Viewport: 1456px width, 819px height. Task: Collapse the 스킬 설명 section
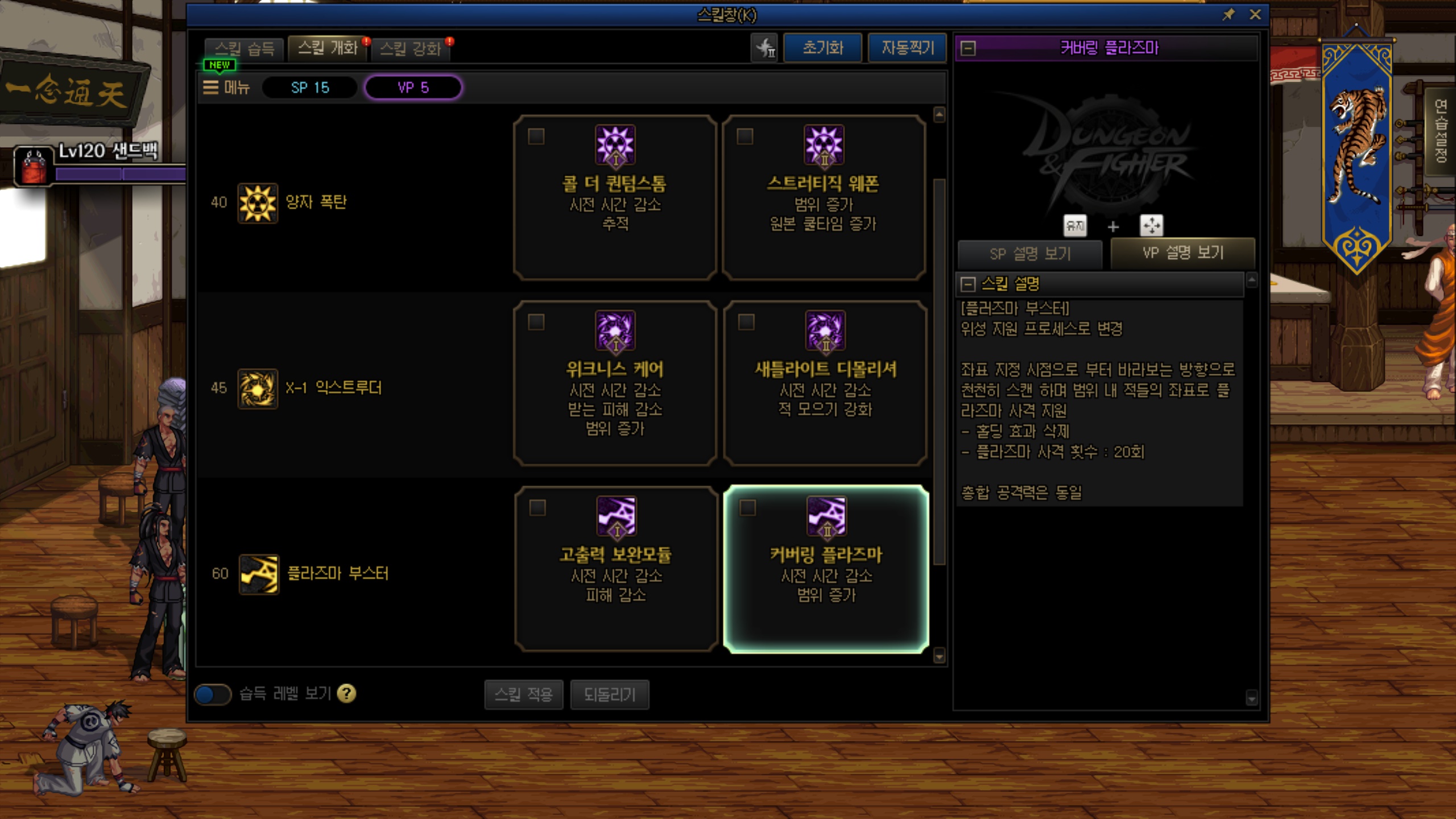pyautogui.click(x=968, y=284)
